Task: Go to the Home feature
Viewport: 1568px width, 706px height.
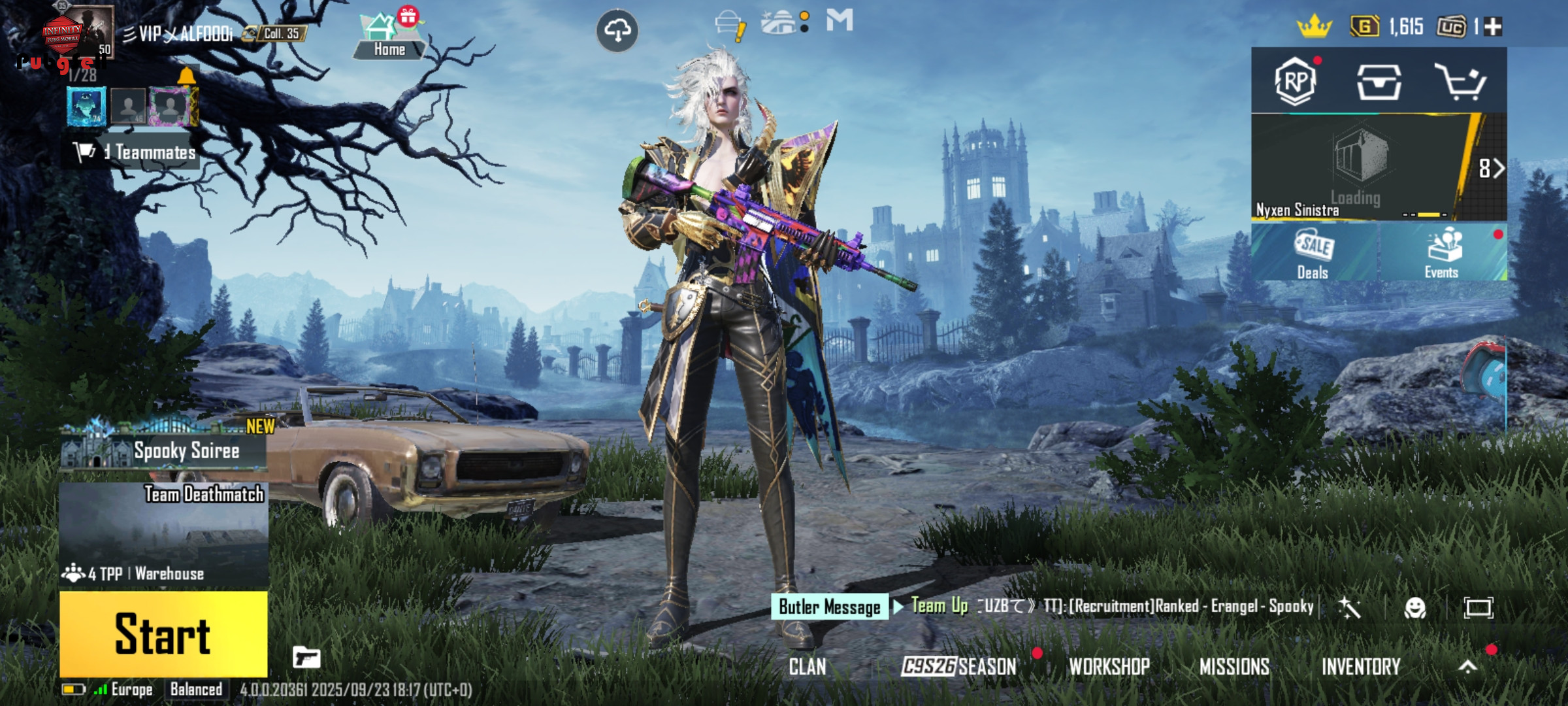Action: [389, 36]
